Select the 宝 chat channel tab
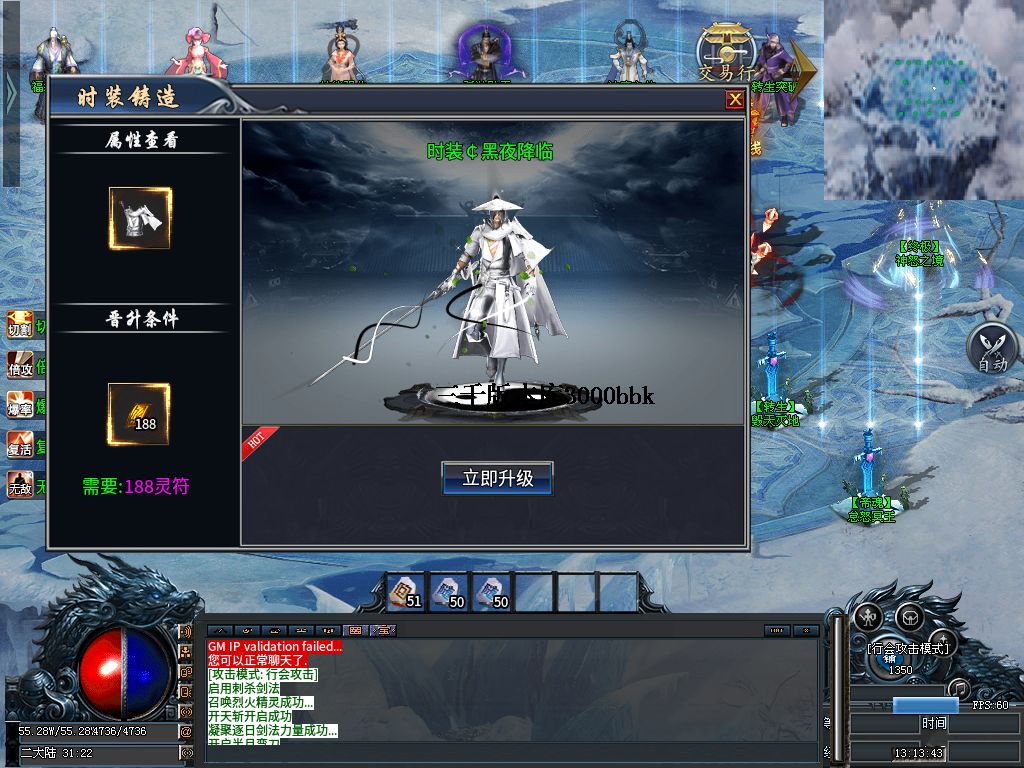This screenshot has height=768, width=1024. click(x=384, y=631)
